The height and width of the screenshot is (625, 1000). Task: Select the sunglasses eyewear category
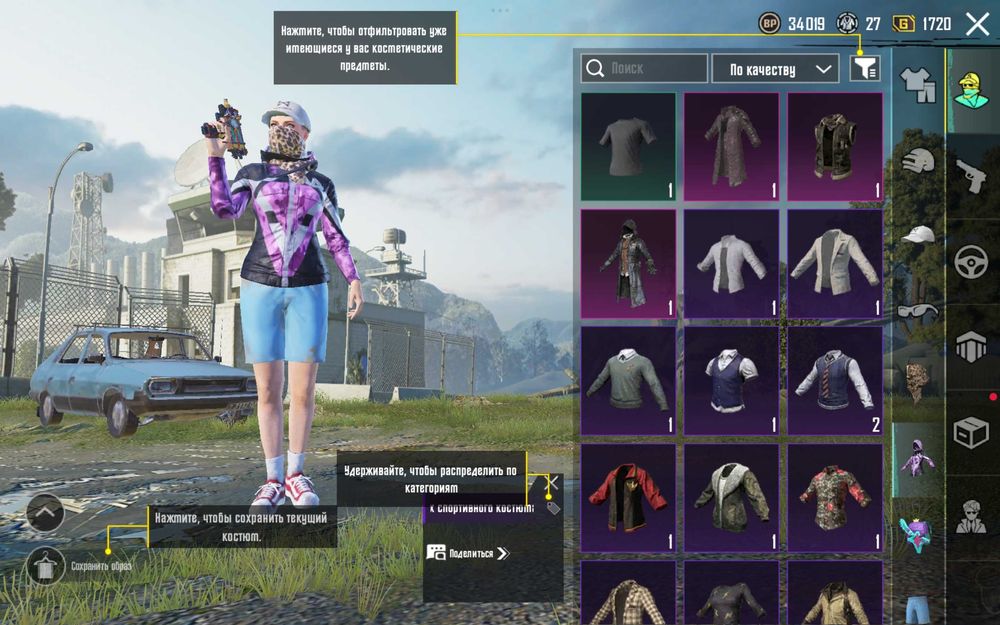point(918,310)
